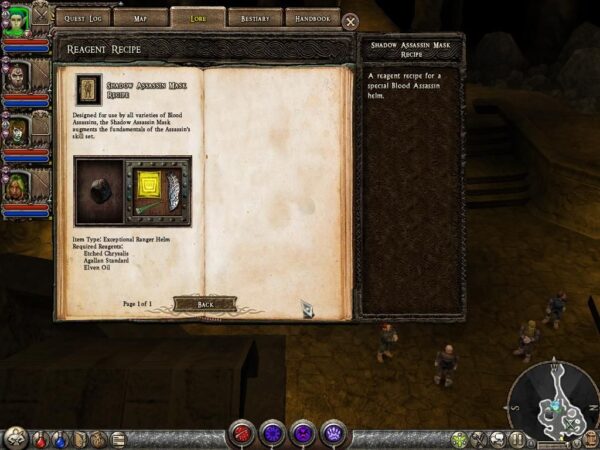This screenshot has height=450, width=600.
Task: Use the purple paw ability orb
Action: pos(332,434)
